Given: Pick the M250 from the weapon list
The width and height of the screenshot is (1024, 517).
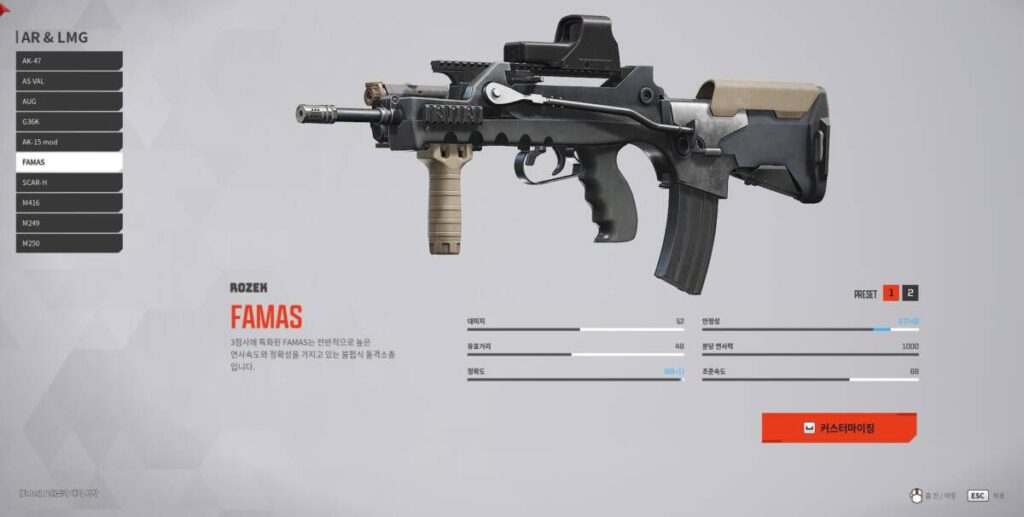Looking at the screenshot, I should pyautogui.click(x=68, y=242).
